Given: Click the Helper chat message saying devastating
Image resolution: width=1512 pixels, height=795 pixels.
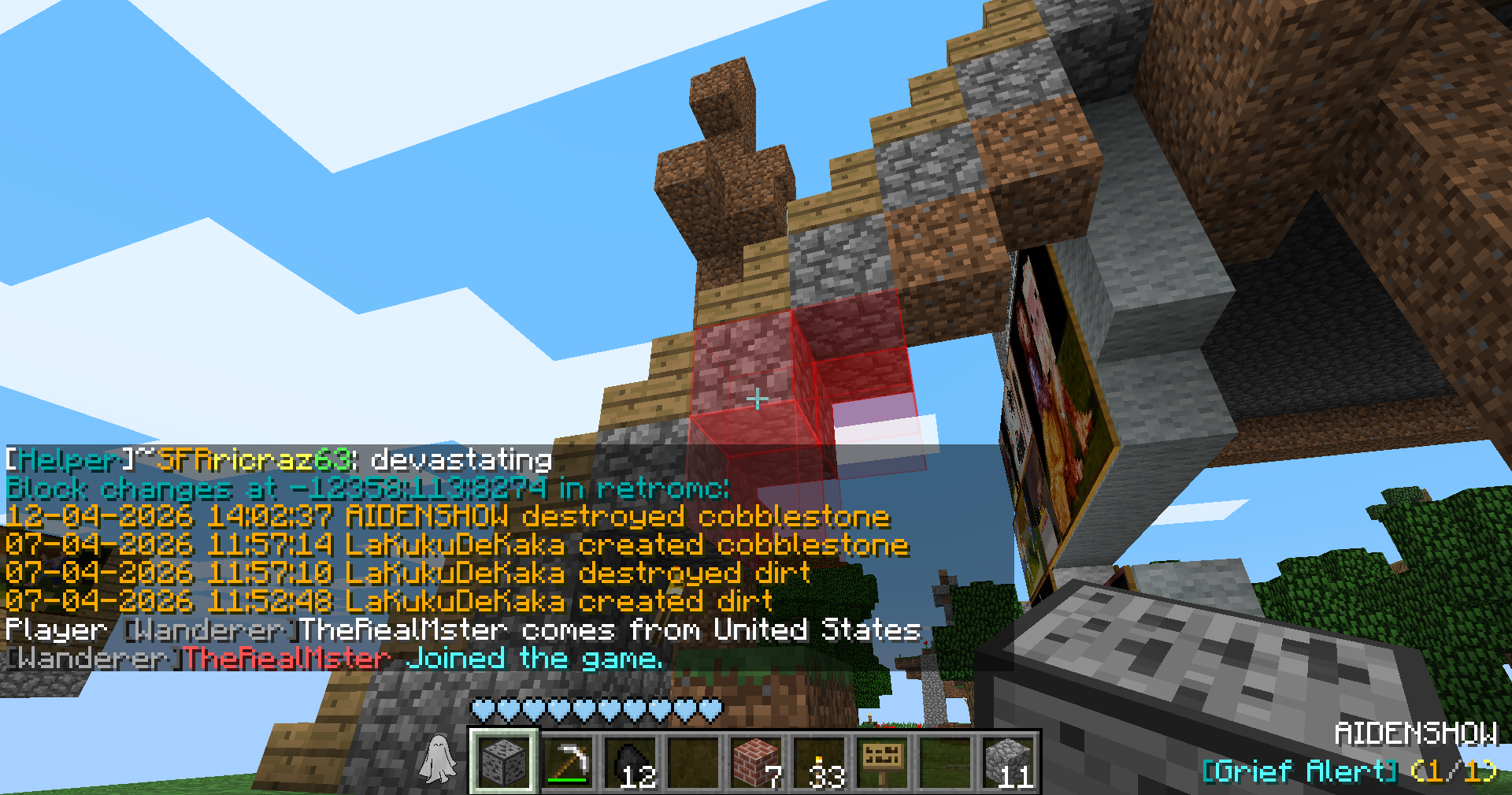Looking at the screenshot, I should 279,460.
